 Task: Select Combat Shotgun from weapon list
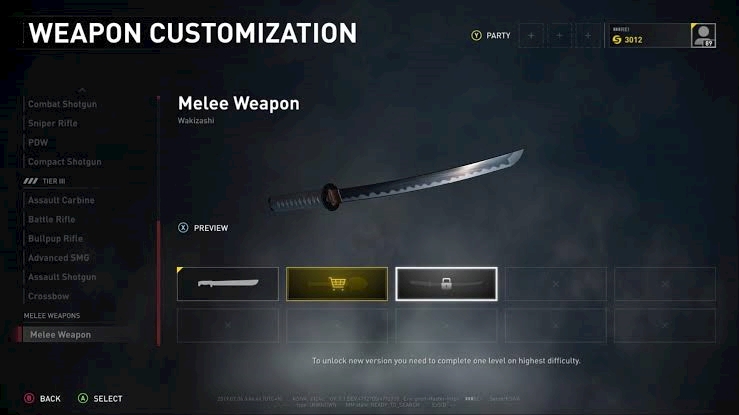63,104
